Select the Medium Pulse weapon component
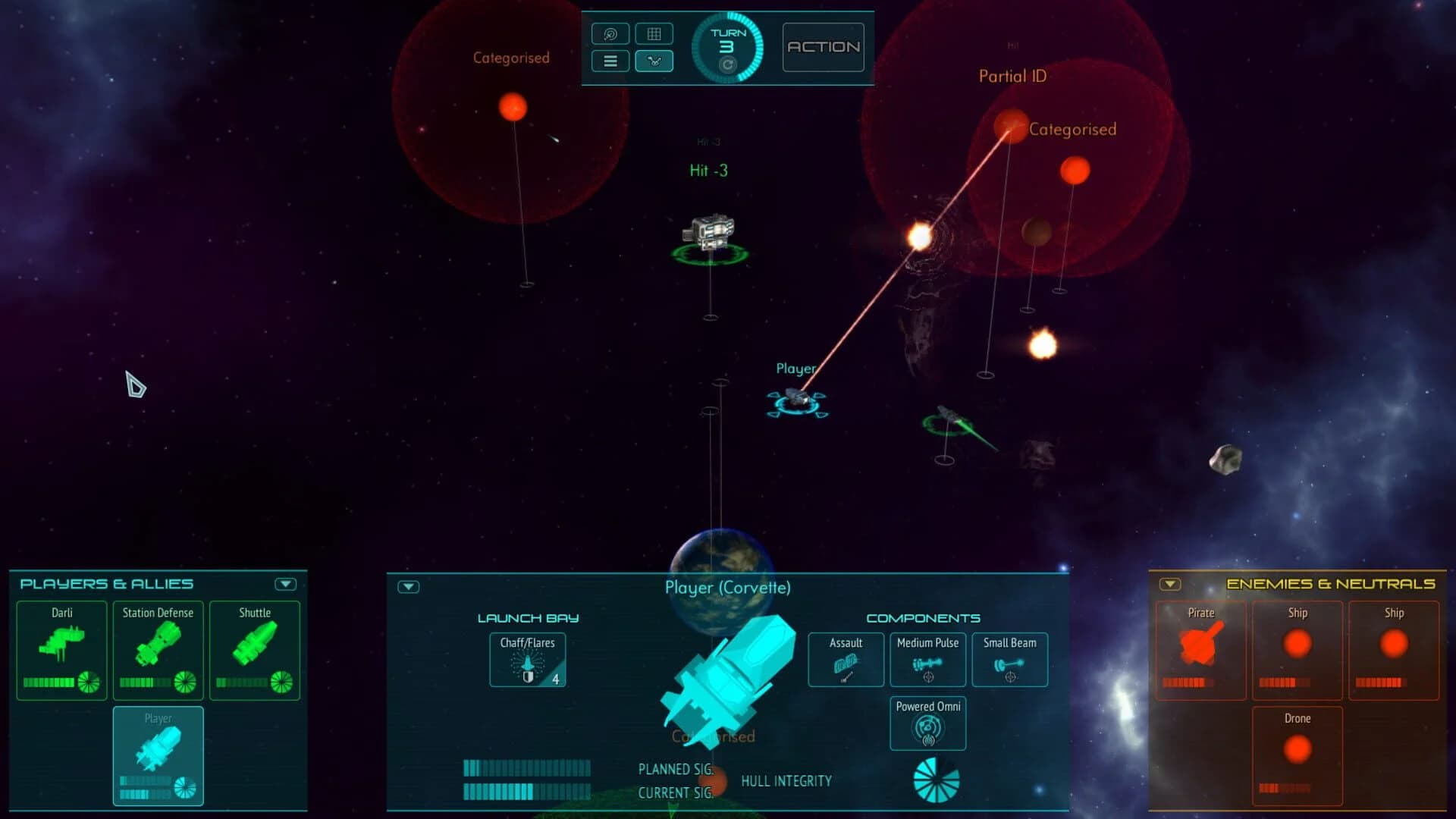 pos(927,659)
